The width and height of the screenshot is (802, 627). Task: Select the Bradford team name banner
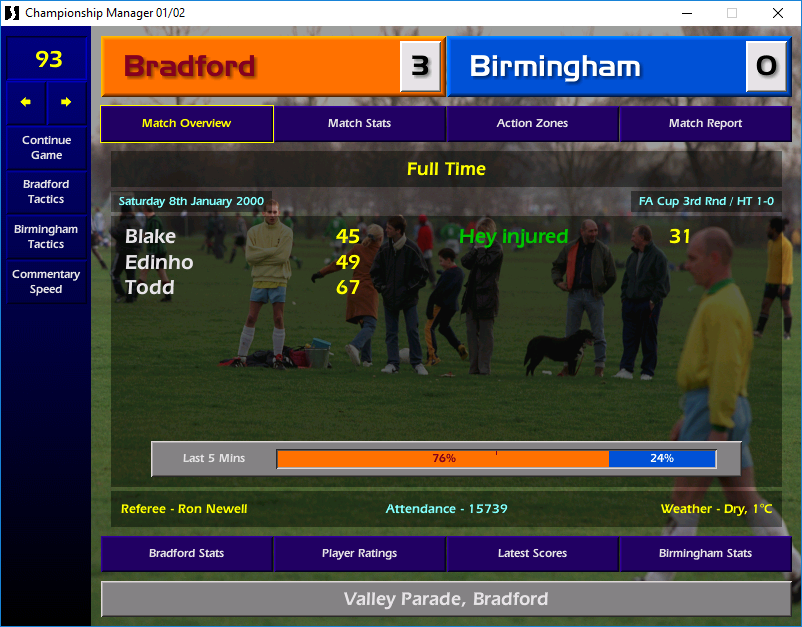coord(250,67)
